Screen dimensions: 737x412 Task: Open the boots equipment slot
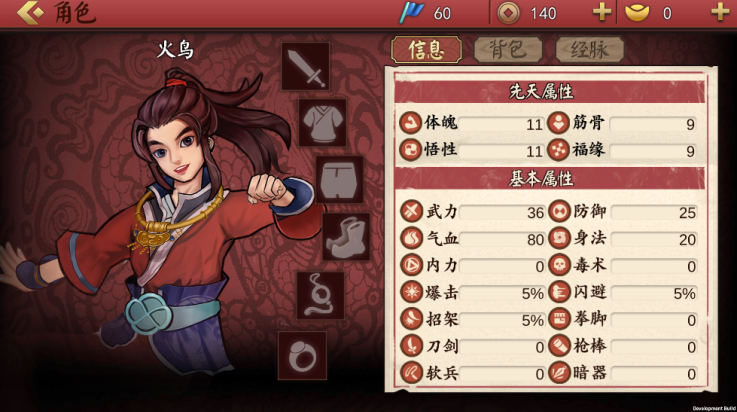[346, 238]
